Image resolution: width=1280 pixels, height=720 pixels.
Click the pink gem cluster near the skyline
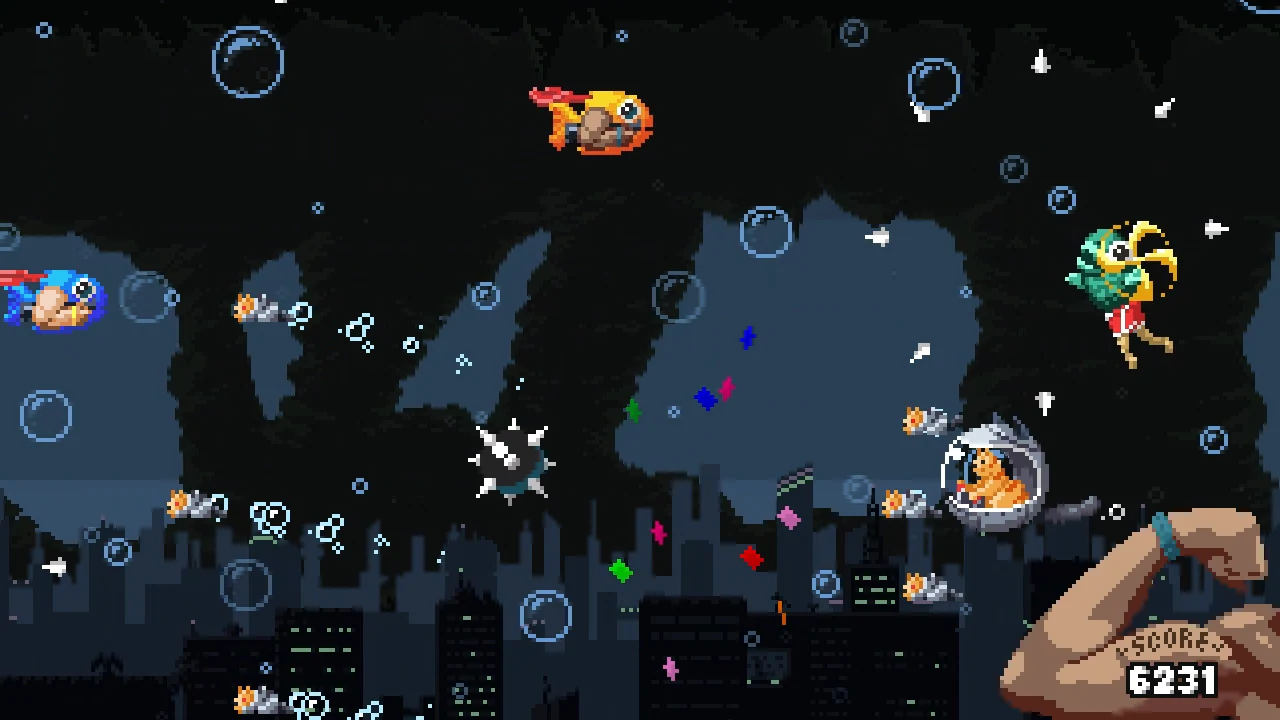789,518
